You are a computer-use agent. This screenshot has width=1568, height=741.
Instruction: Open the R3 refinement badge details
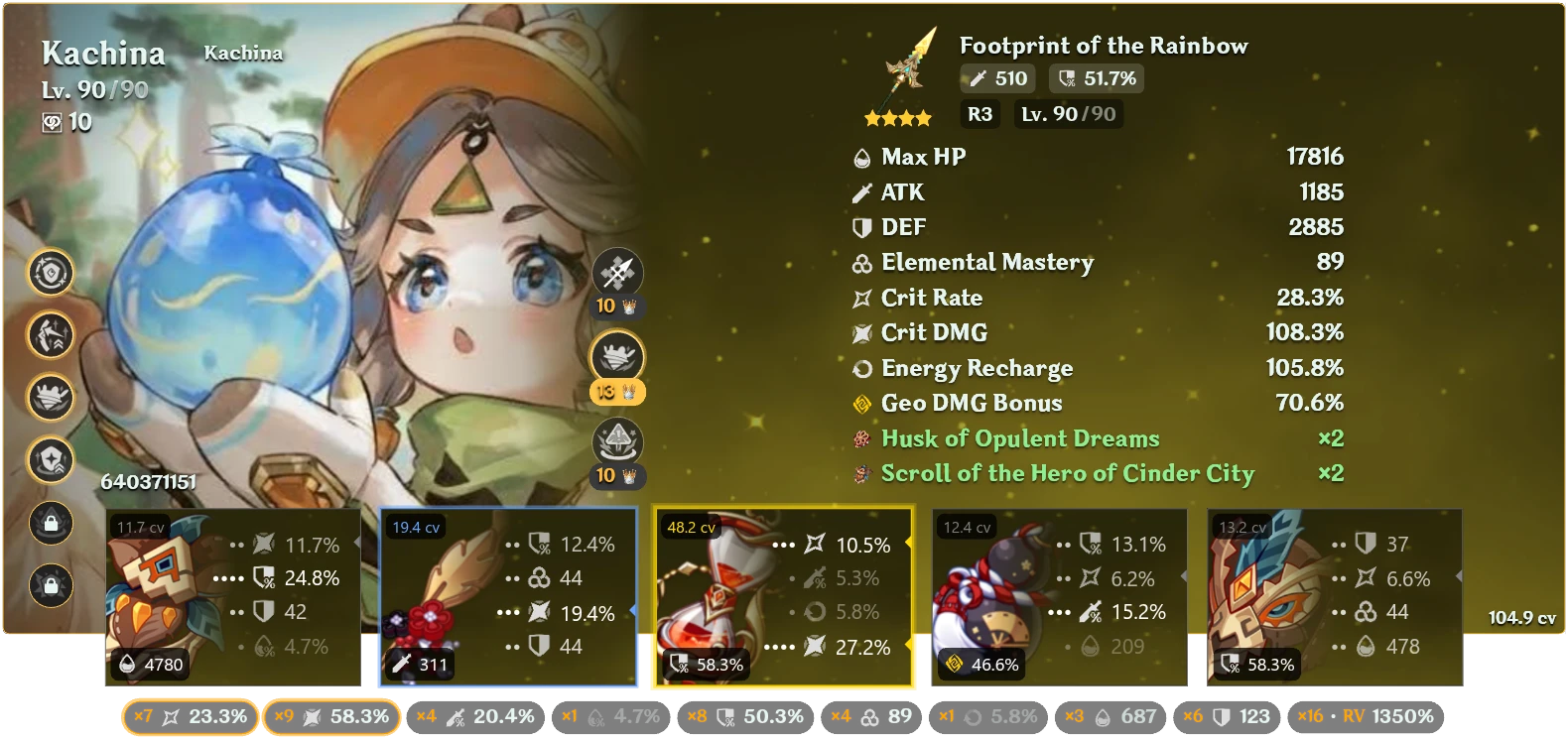(x=980, y=114)
